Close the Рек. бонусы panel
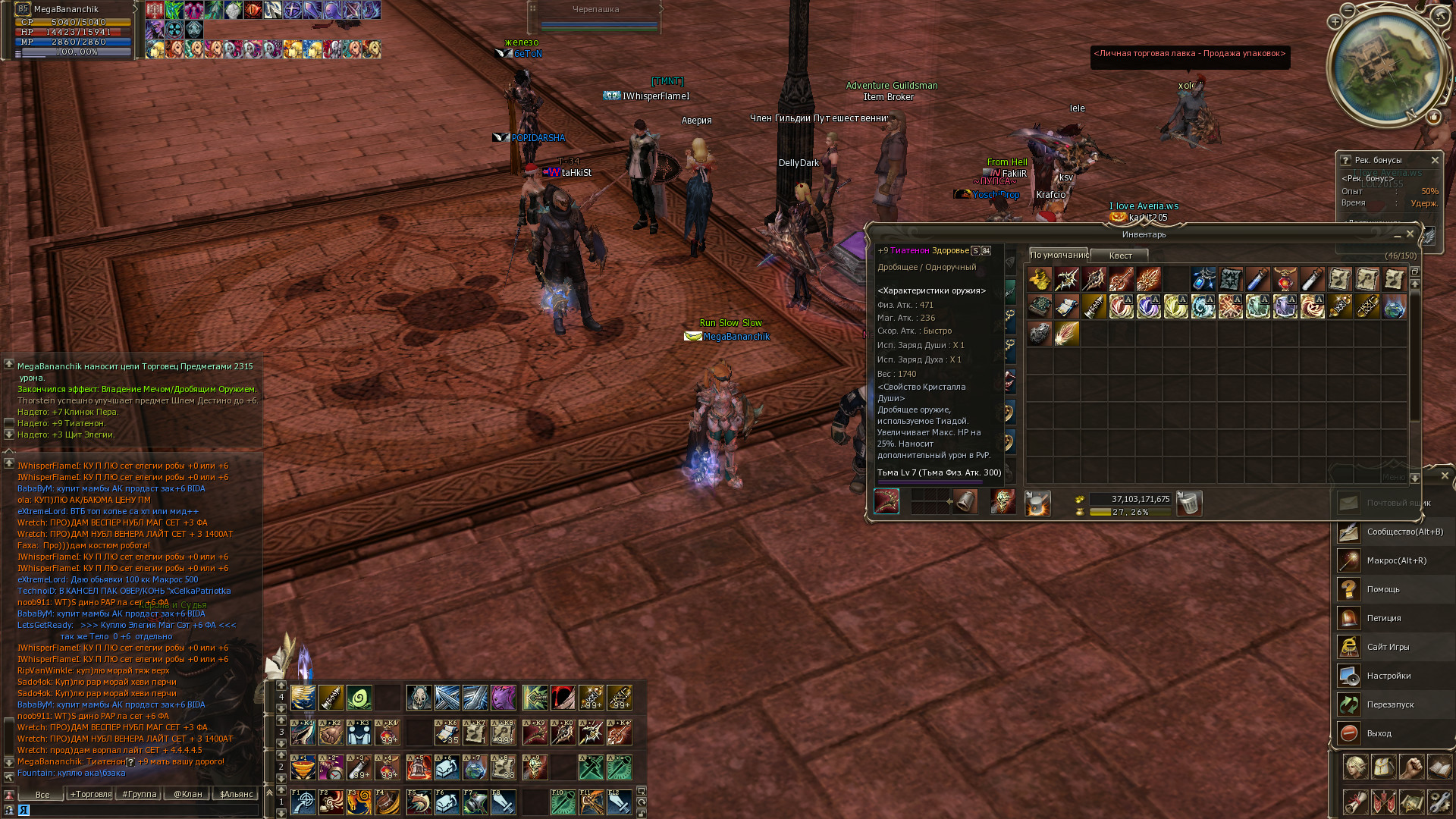 click(1435, 160)
